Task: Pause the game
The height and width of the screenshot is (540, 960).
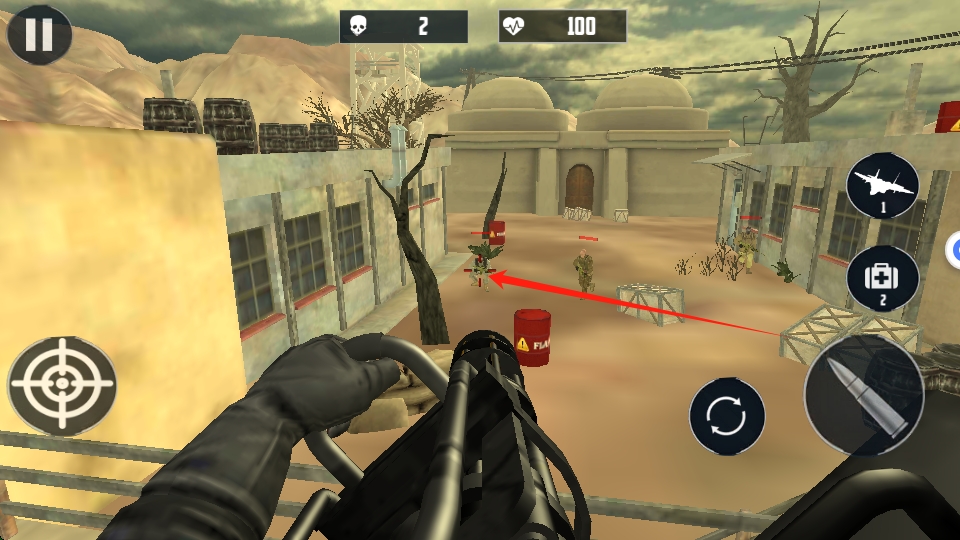Action: pyautogui.click(x=39, y=35)
